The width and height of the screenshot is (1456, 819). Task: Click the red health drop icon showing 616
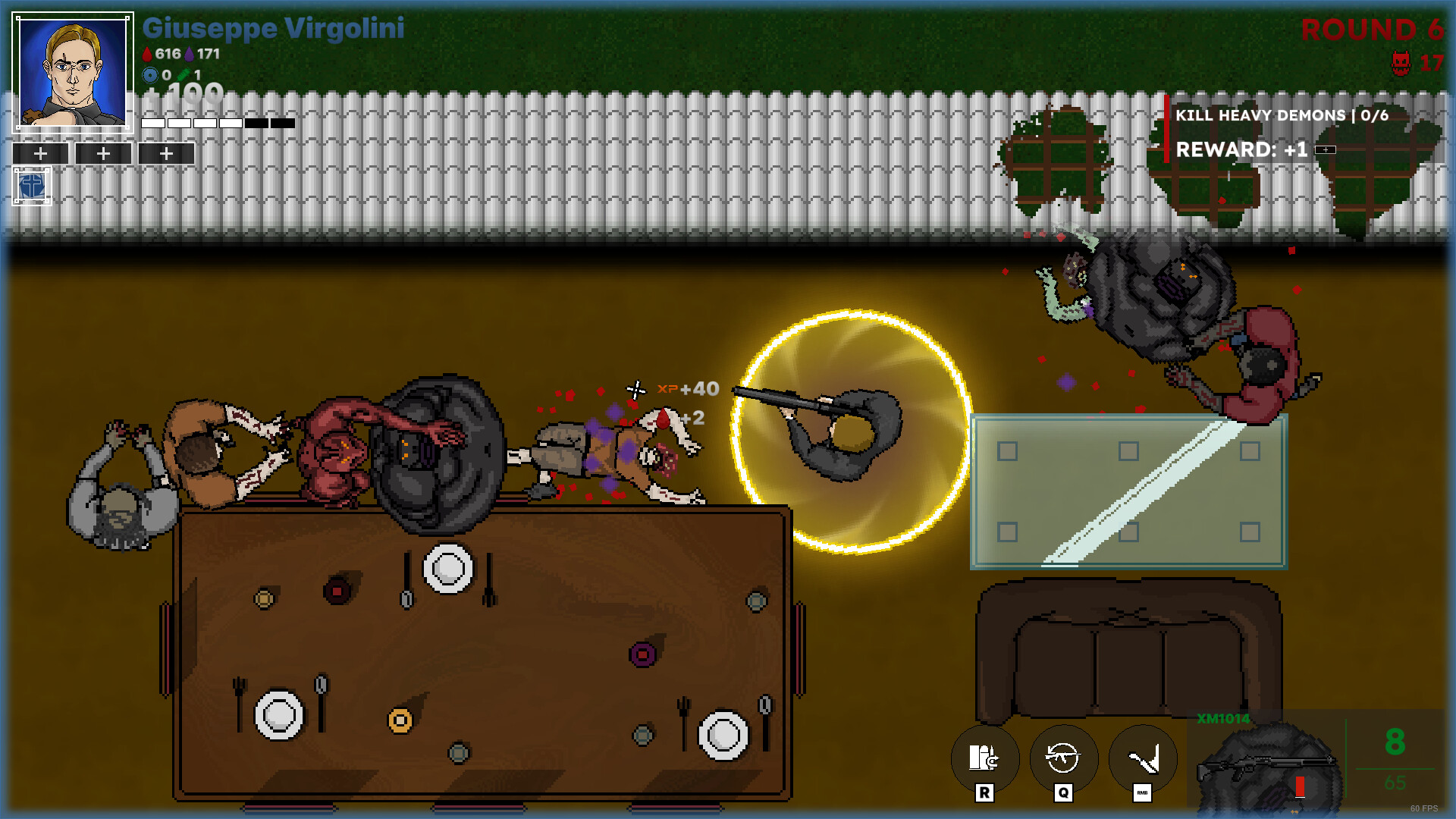click(x=147, y=54)
